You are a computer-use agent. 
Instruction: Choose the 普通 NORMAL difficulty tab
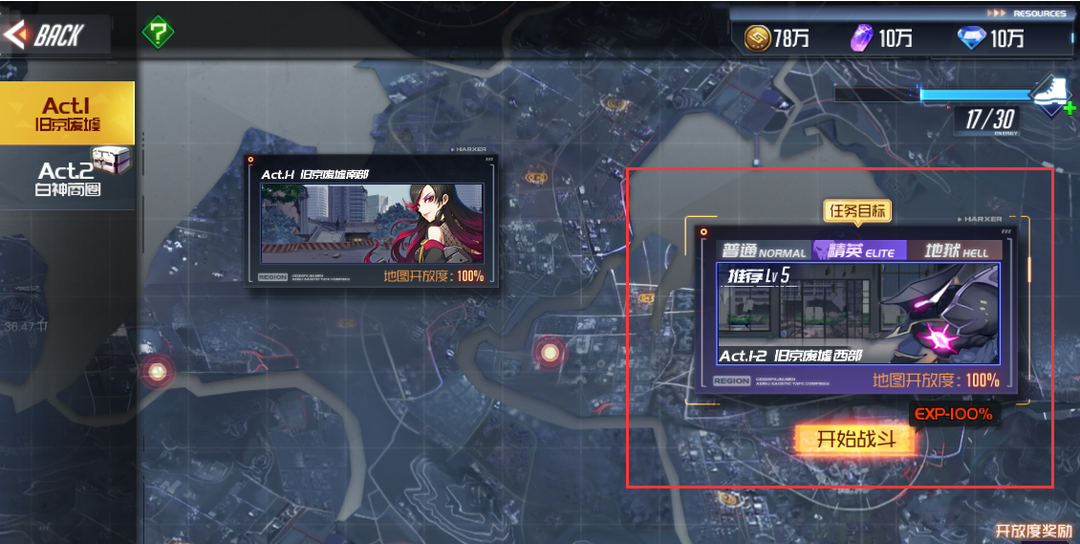(x=763, y=251)
